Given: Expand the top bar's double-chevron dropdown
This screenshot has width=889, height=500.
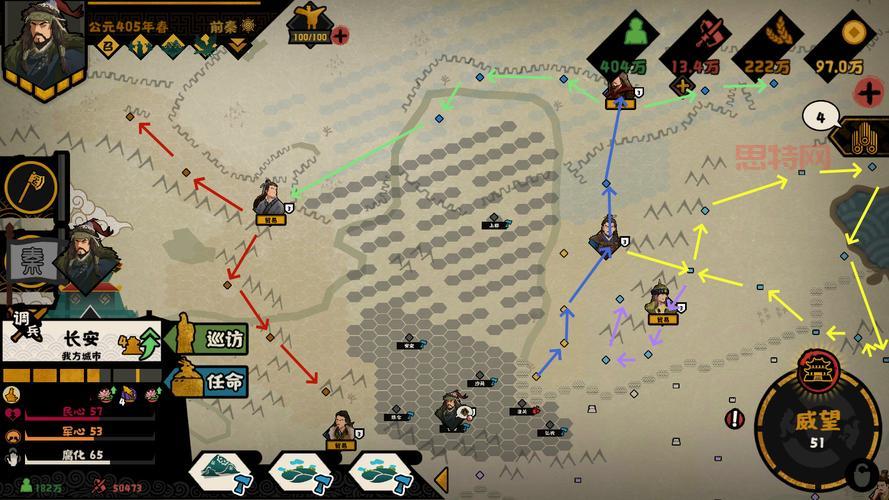Looking at the screenshot, I should pyautogui.click(x=236, y=45).
